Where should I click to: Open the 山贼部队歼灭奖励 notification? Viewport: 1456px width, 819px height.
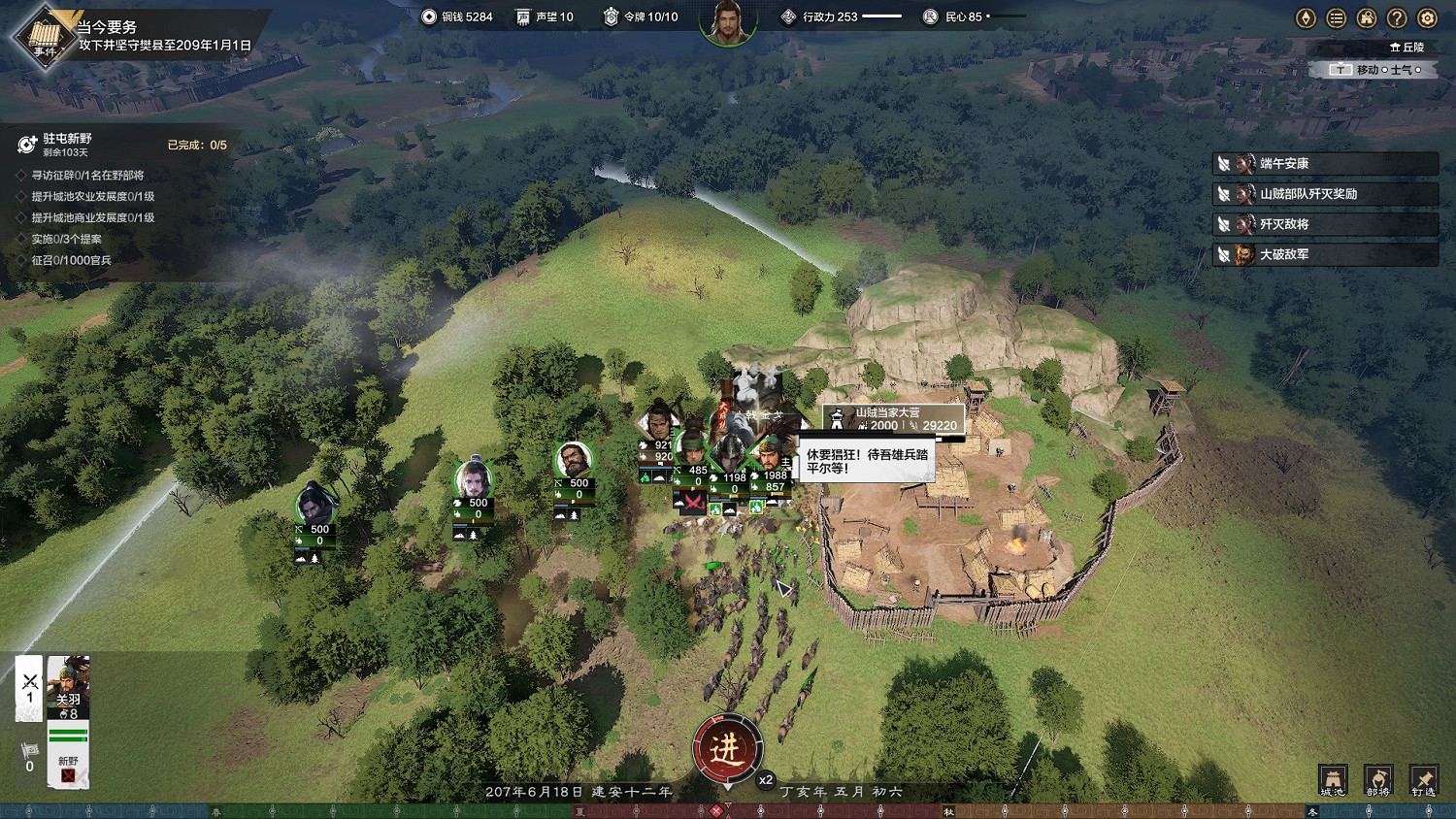click(1326, 194)
